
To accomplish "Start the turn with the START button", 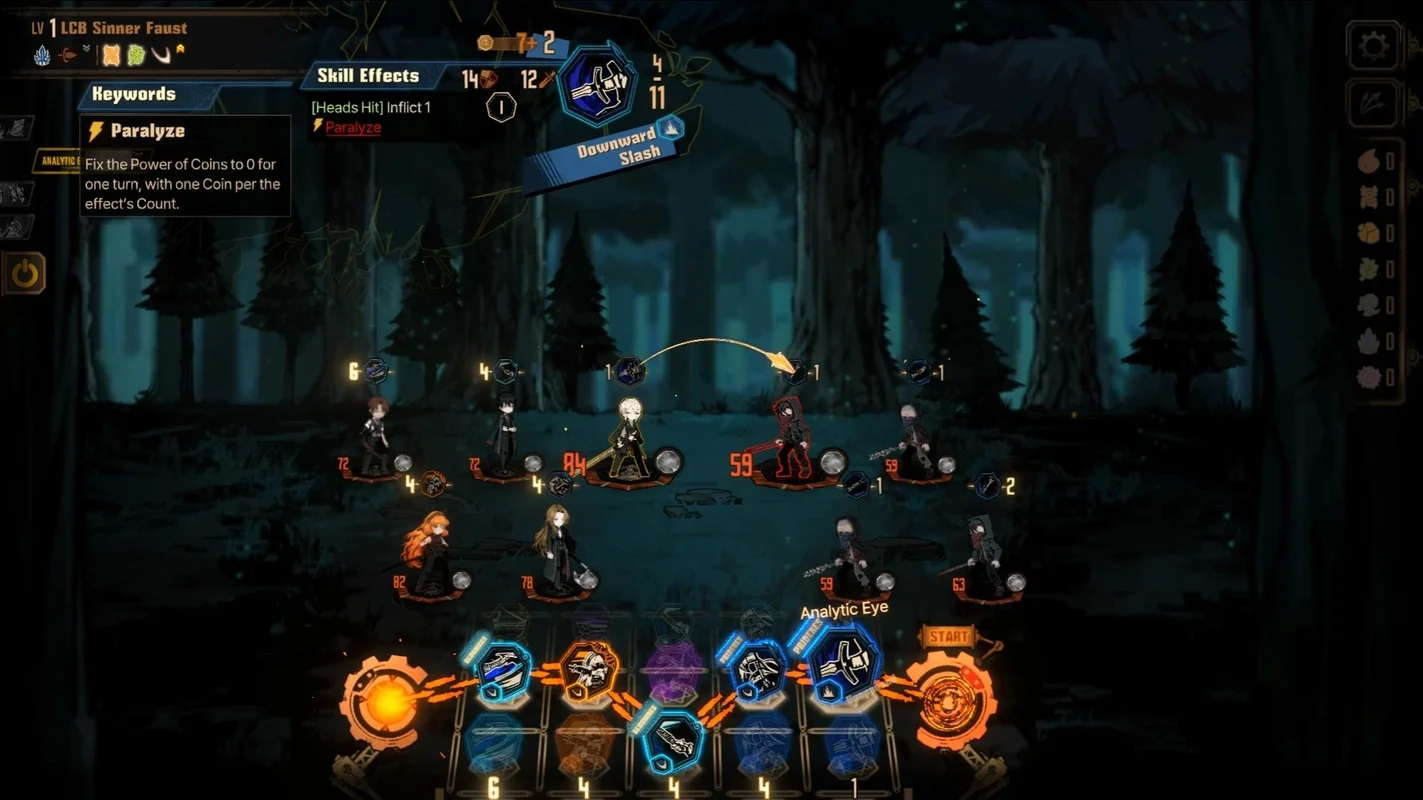I will pyautogui.click(x=949, y=636).
